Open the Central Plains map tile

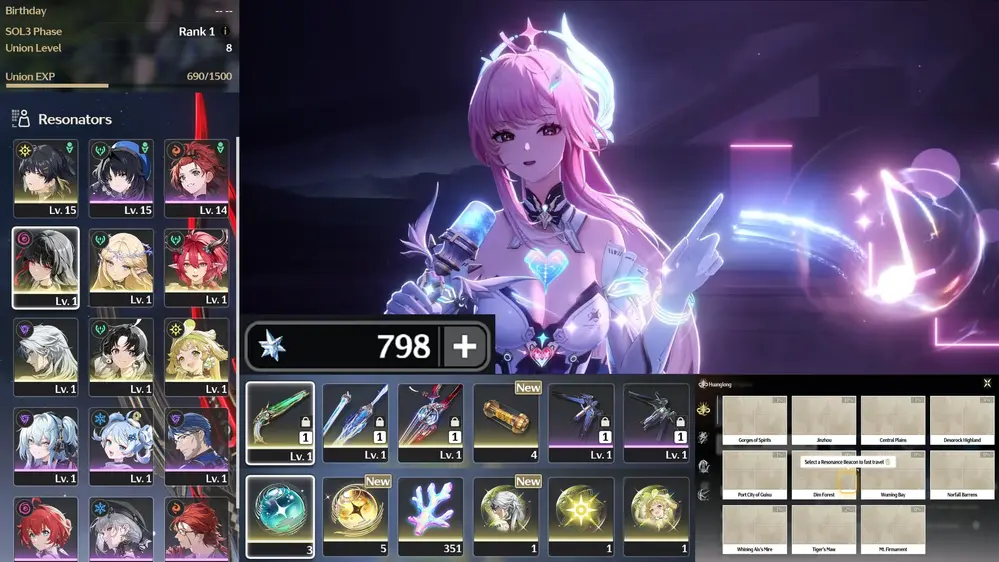892,420
